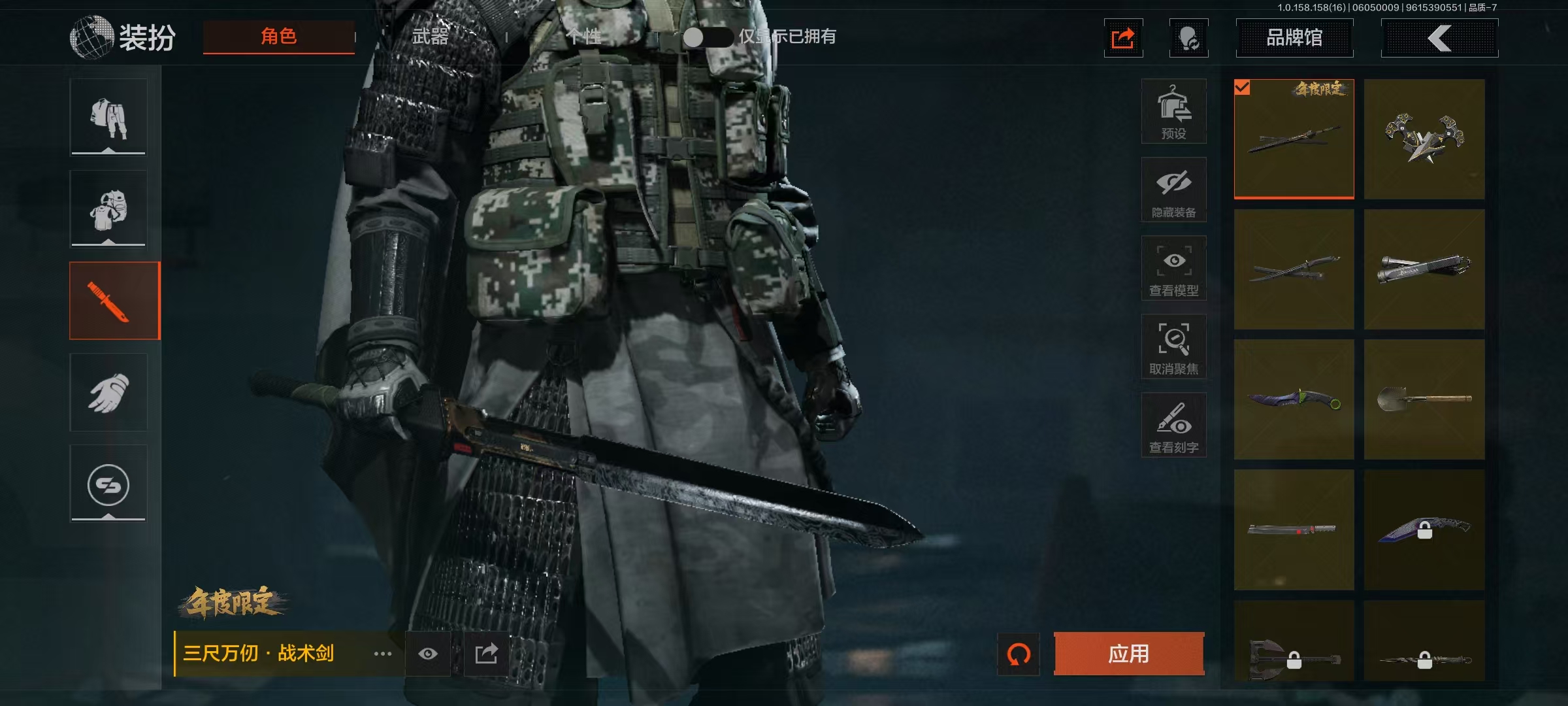
Task: Select the 年度限定 tactical sword thumbnail
Action: coord(1294,139)
